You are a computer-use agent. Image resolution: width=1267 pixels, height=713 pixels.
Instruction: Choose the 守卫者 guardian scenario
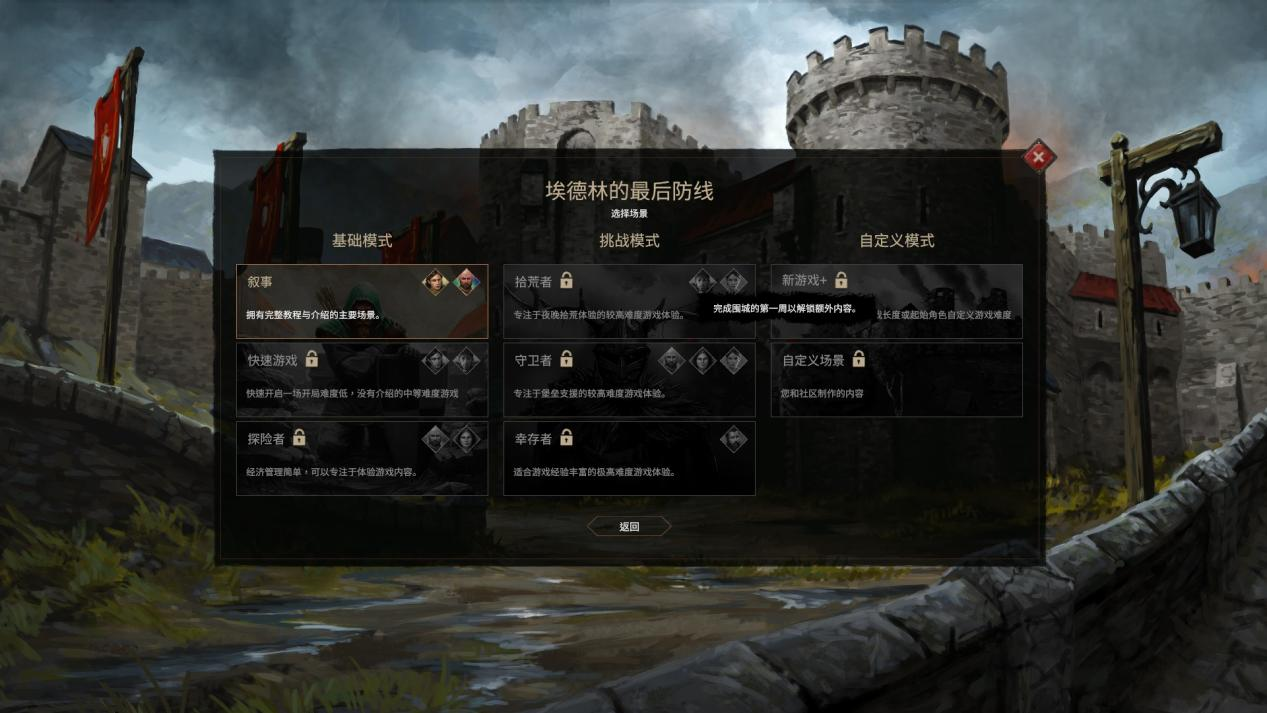tap(628, 379)
